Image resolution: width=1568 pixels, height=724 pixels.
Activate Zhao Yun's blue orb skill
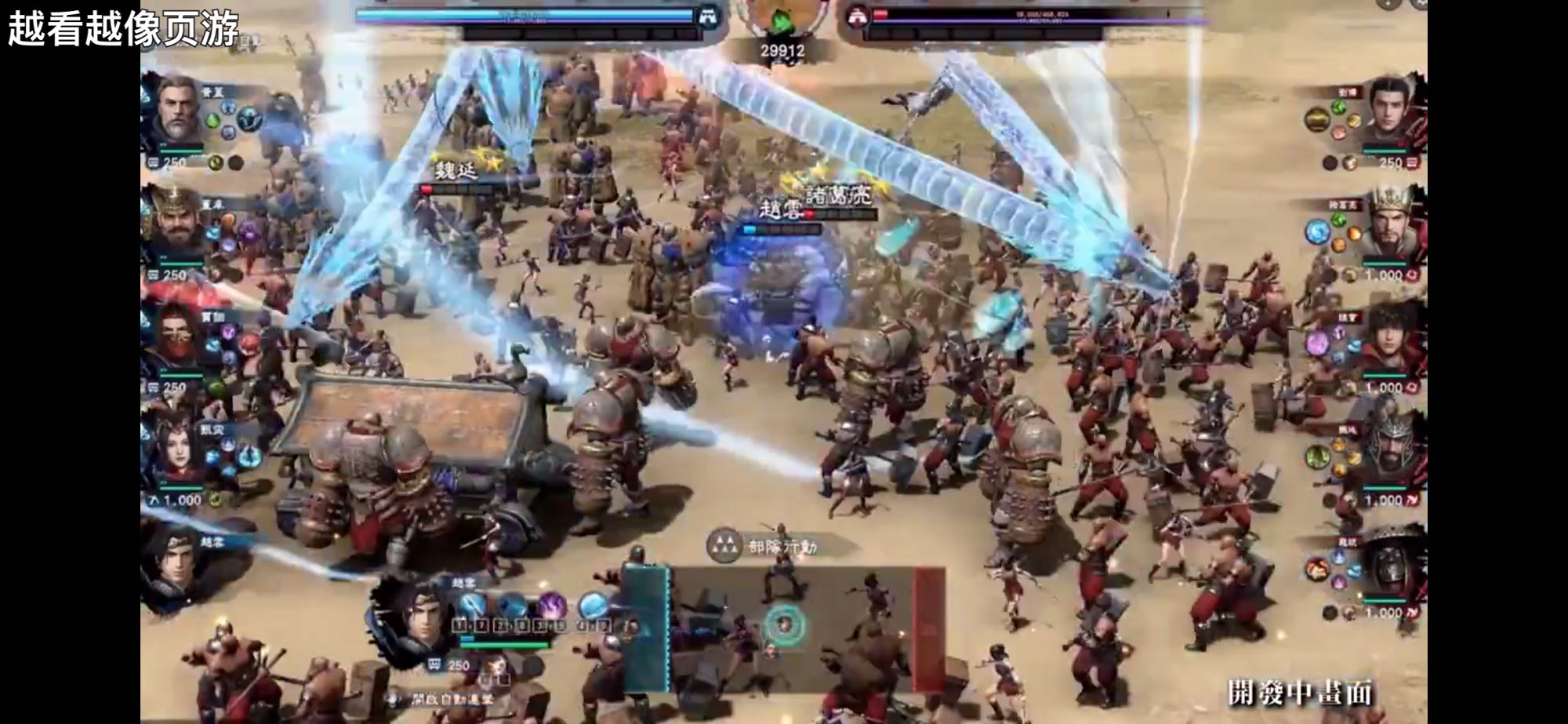point(593,606)
